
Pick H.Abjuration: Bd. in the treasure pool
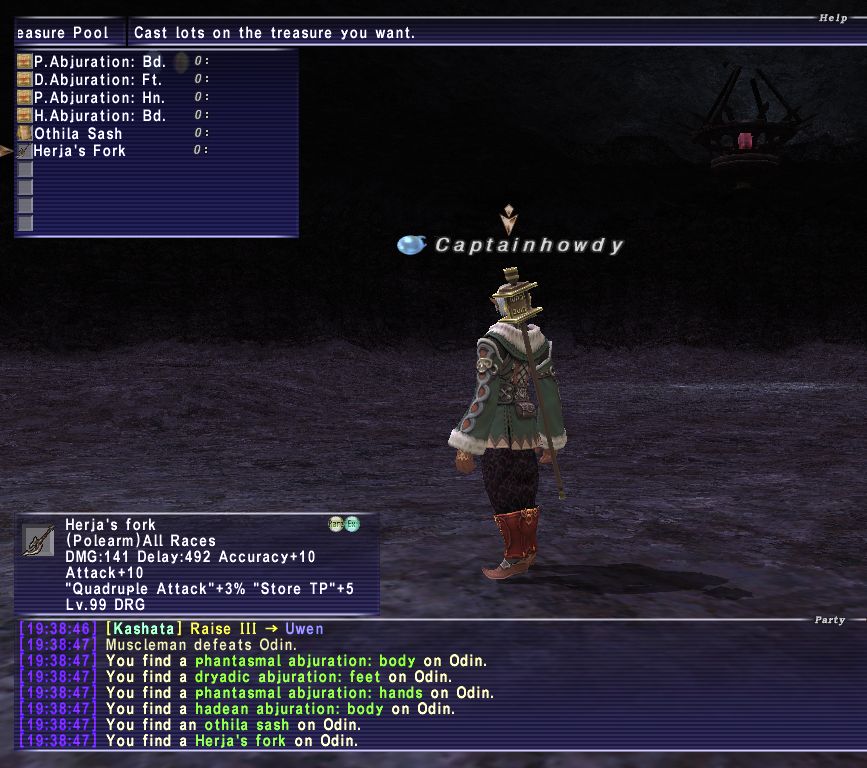point(99,115)
